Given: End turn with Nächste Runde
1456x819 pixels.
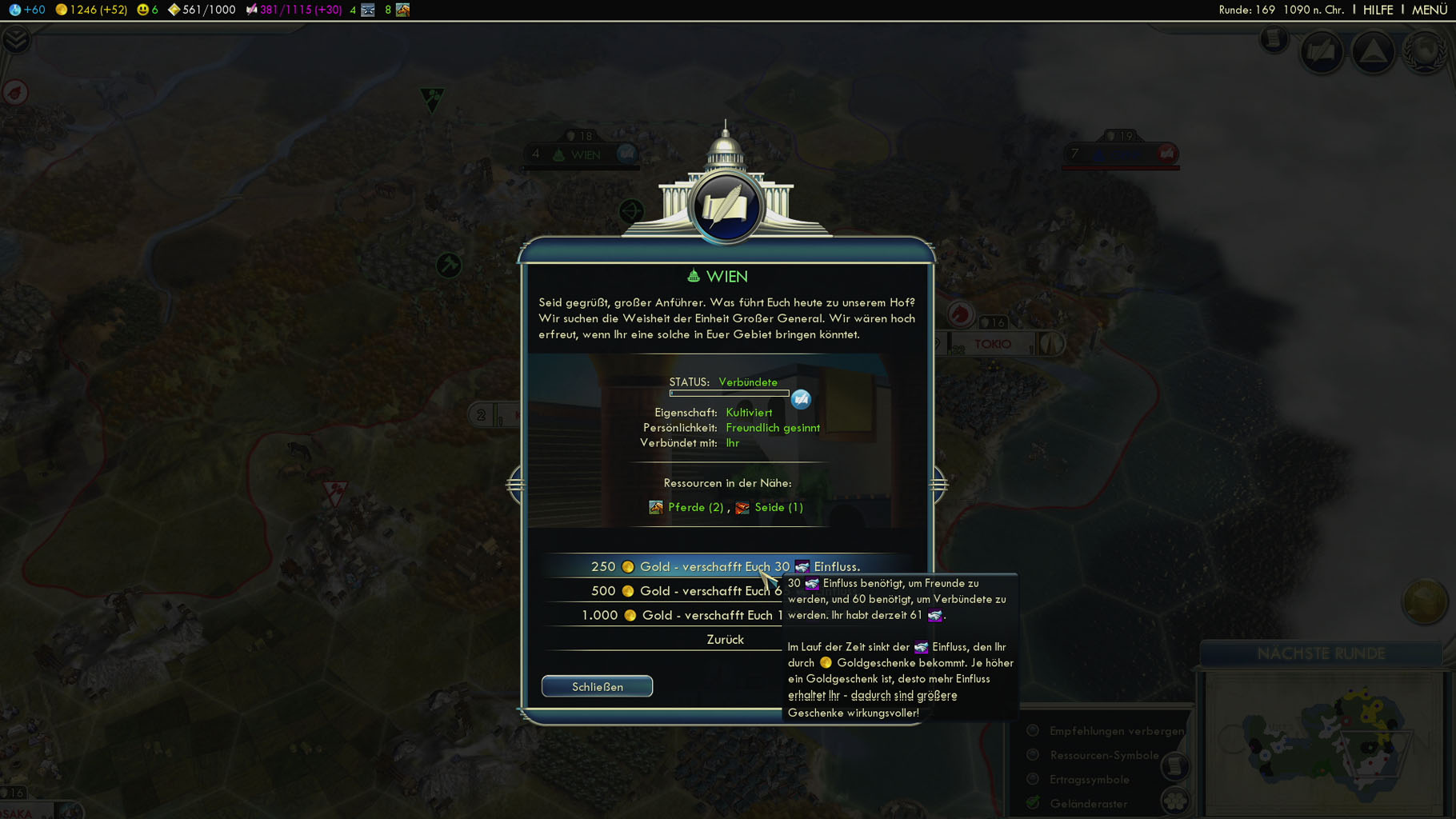Looking at the screenshot, I should pos(1321,653).
